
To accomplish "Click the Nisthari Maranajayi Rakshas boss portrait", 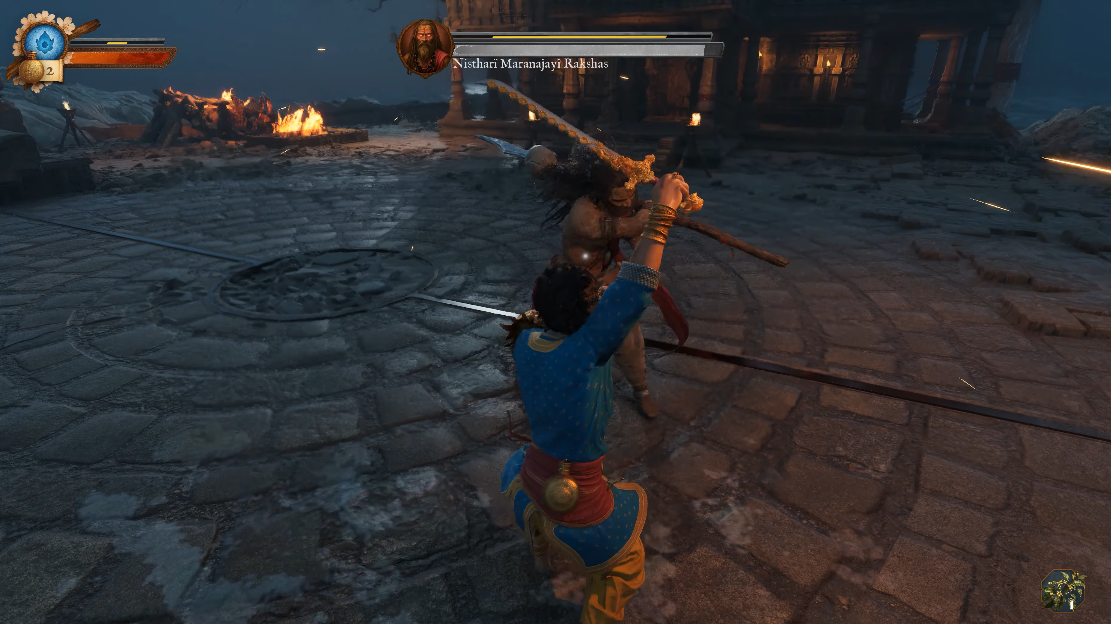I will pyautogui.click(x=424, y=47).
